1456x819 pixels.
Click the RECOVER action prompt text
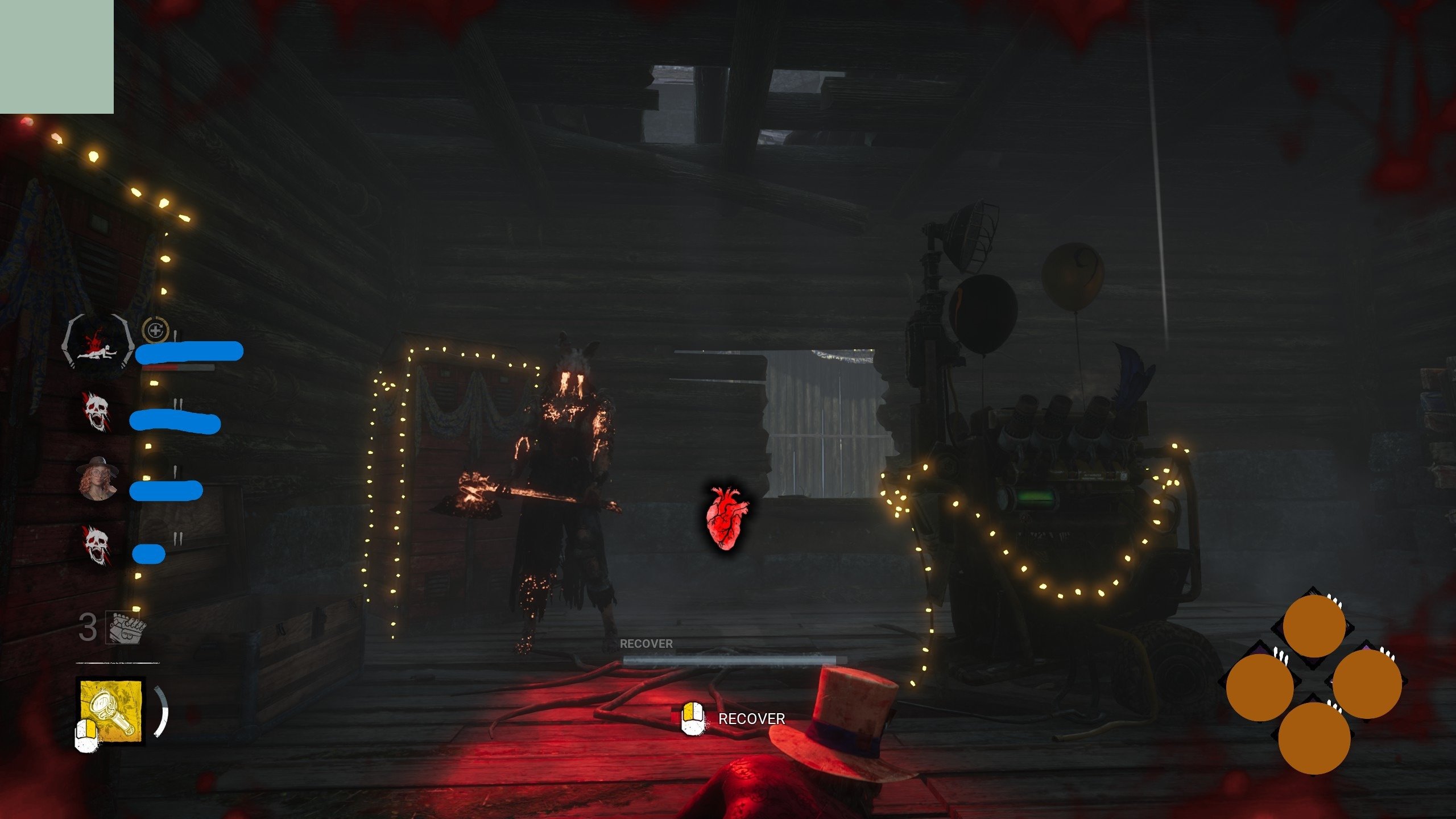[x=752, y=718]
